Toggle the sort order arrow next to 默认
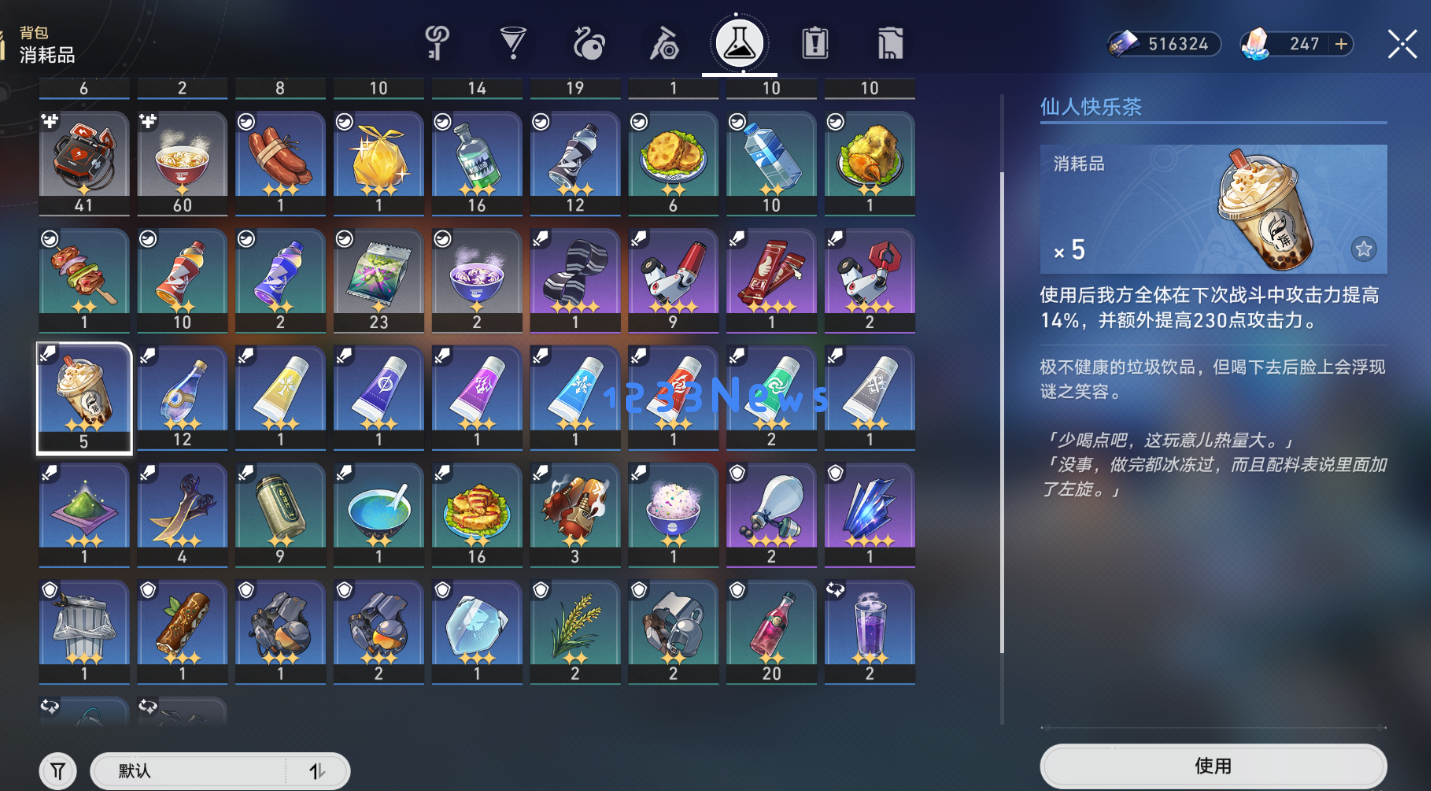This screenshot has height=791, width=1431. 318,771
